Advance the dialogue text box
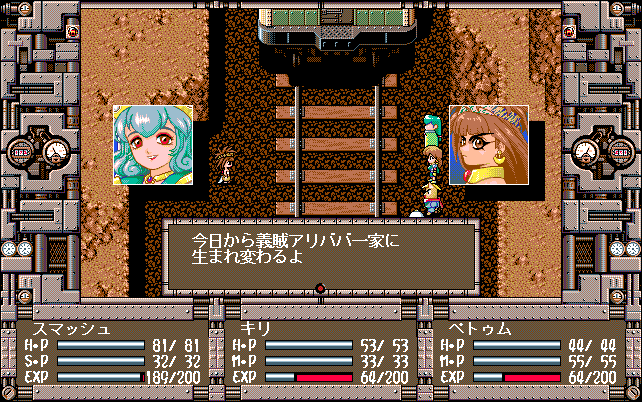Viewport: 642px width, 402px height. click(x=320, y=254)
